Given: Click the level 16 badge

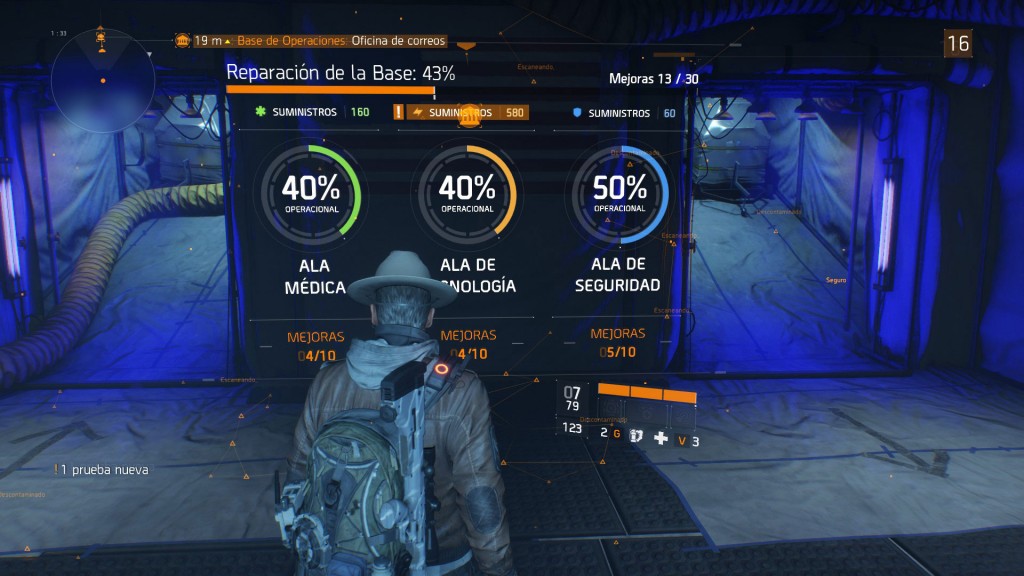Looking at the screenshot, I should point(958,42).
